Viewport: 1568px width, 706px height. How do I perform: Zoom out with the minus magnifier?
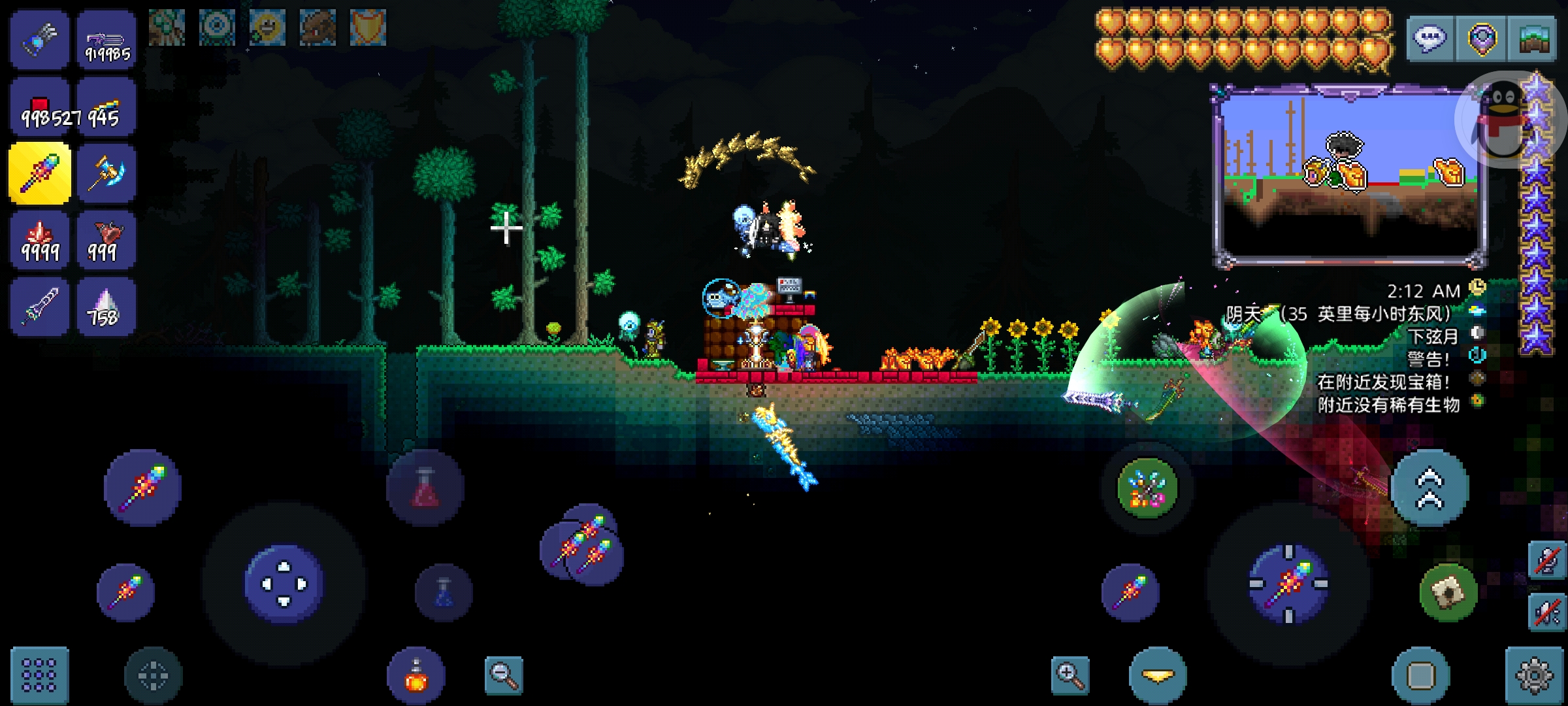point(504,675)
